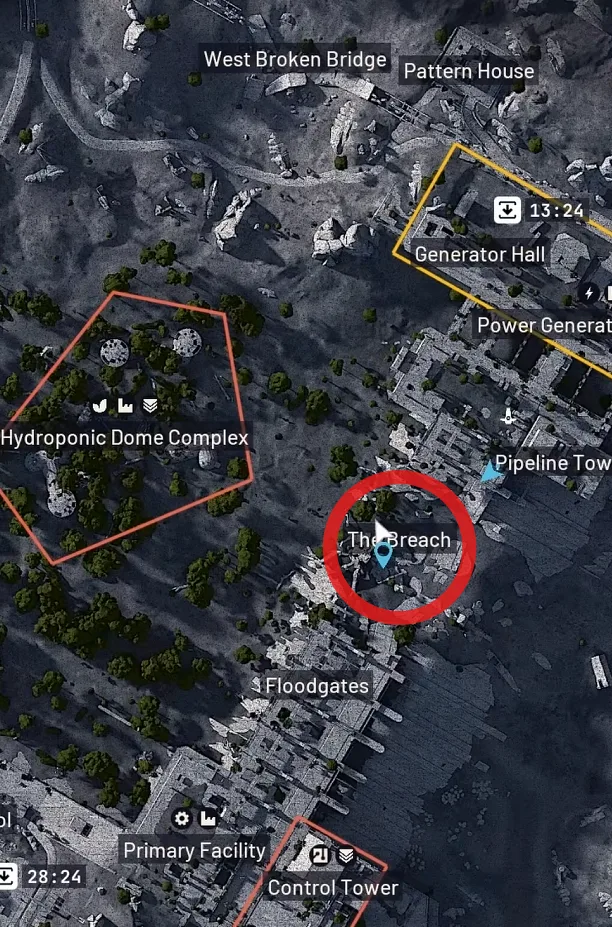Image resolution: width=612 pixels, height=927 pixels.
Task: Select the West Broken Bridge map label
Action: click(x=295, y=60)
